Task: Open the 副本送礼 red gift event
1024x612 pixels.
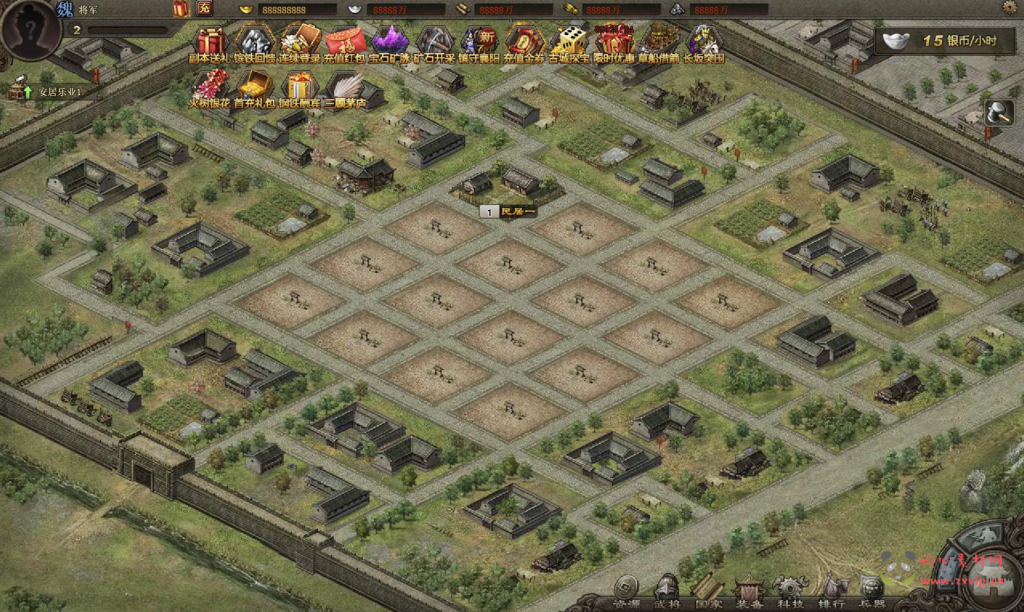Action: point(210,43)
